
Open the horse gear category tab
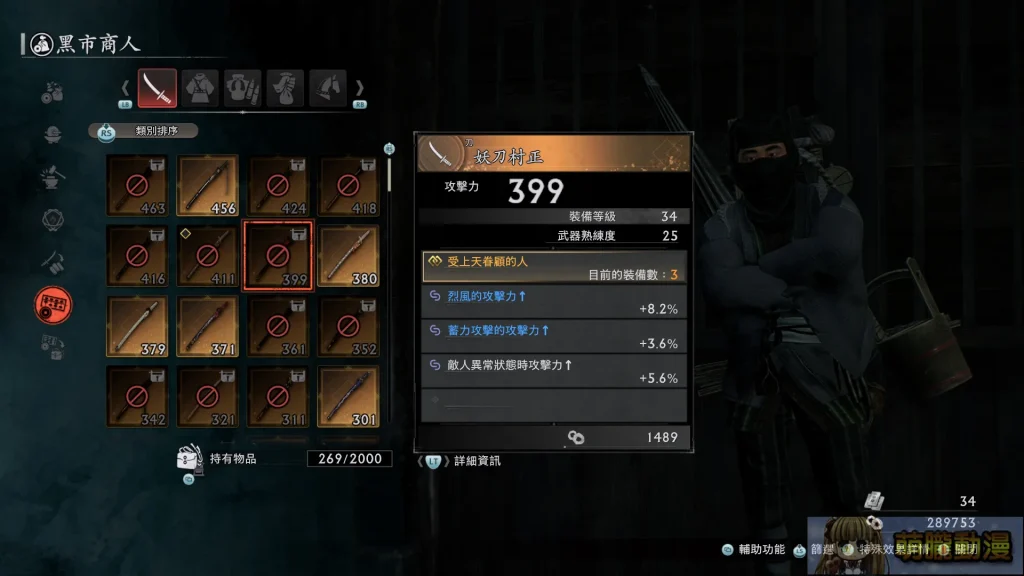coord(327,88)
